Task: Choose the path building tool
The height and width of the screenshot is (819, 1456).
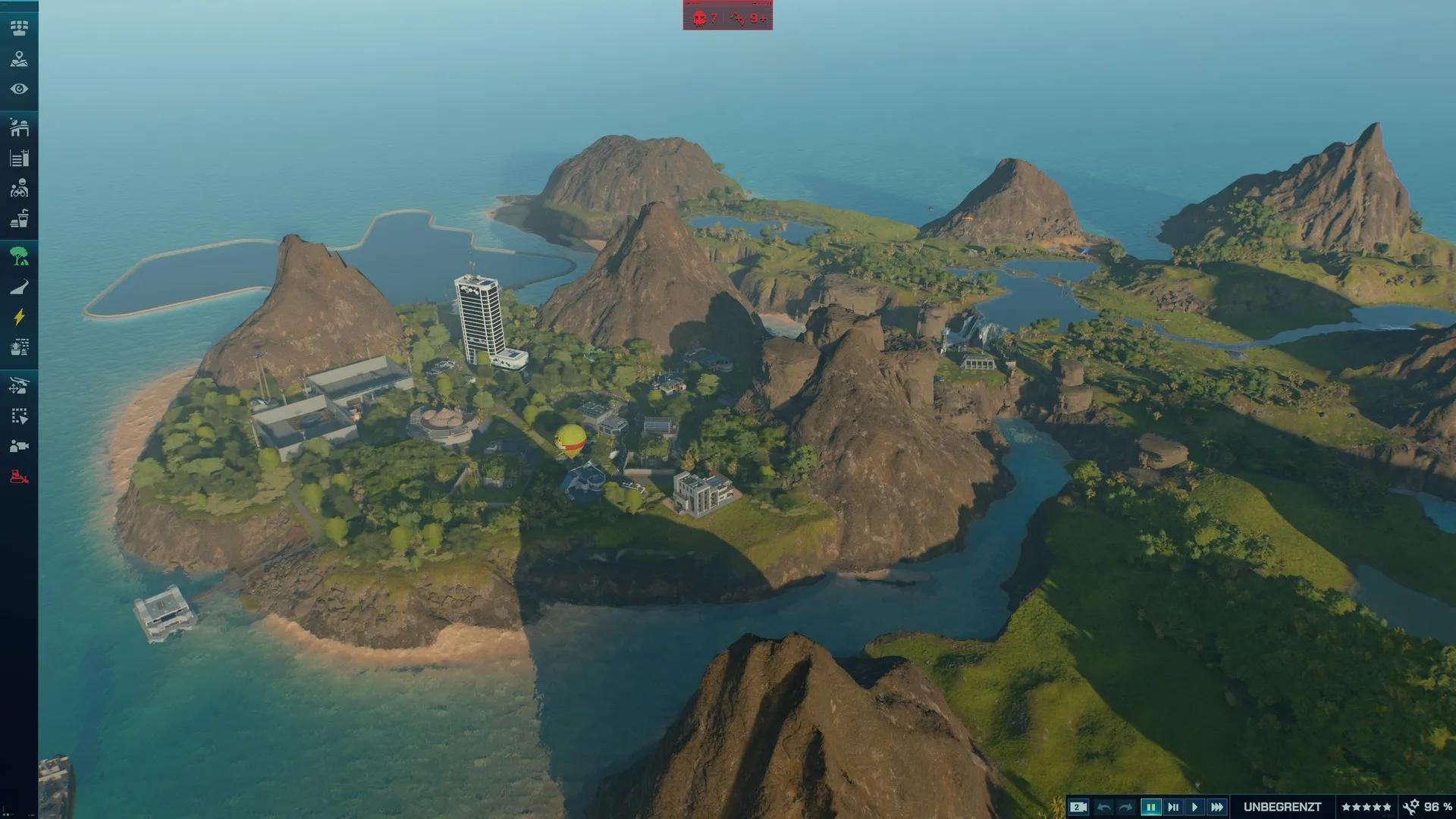Action: pyautogui.click(x=19, y=287)
